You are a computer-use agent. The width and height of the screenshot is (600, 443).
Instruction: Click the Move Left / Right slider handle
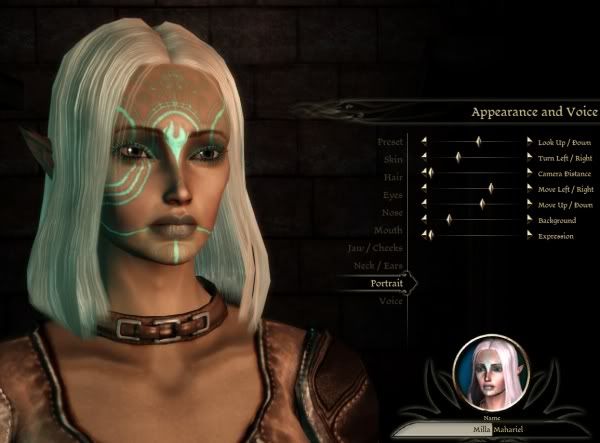click(x=491, y=188)
